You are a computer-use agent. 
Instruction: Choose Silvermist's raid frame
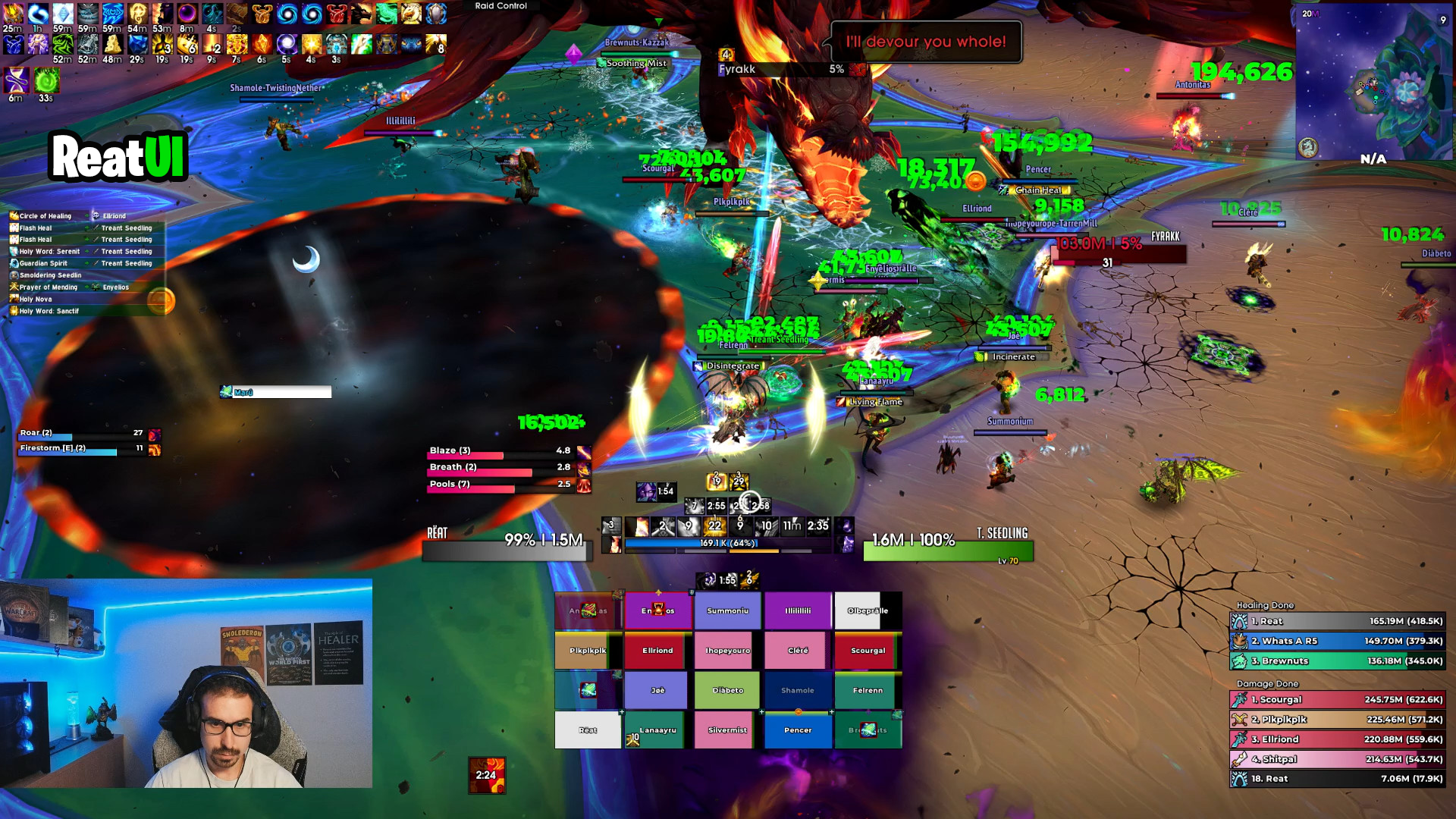pyautogui.click(x=727, y=730)
